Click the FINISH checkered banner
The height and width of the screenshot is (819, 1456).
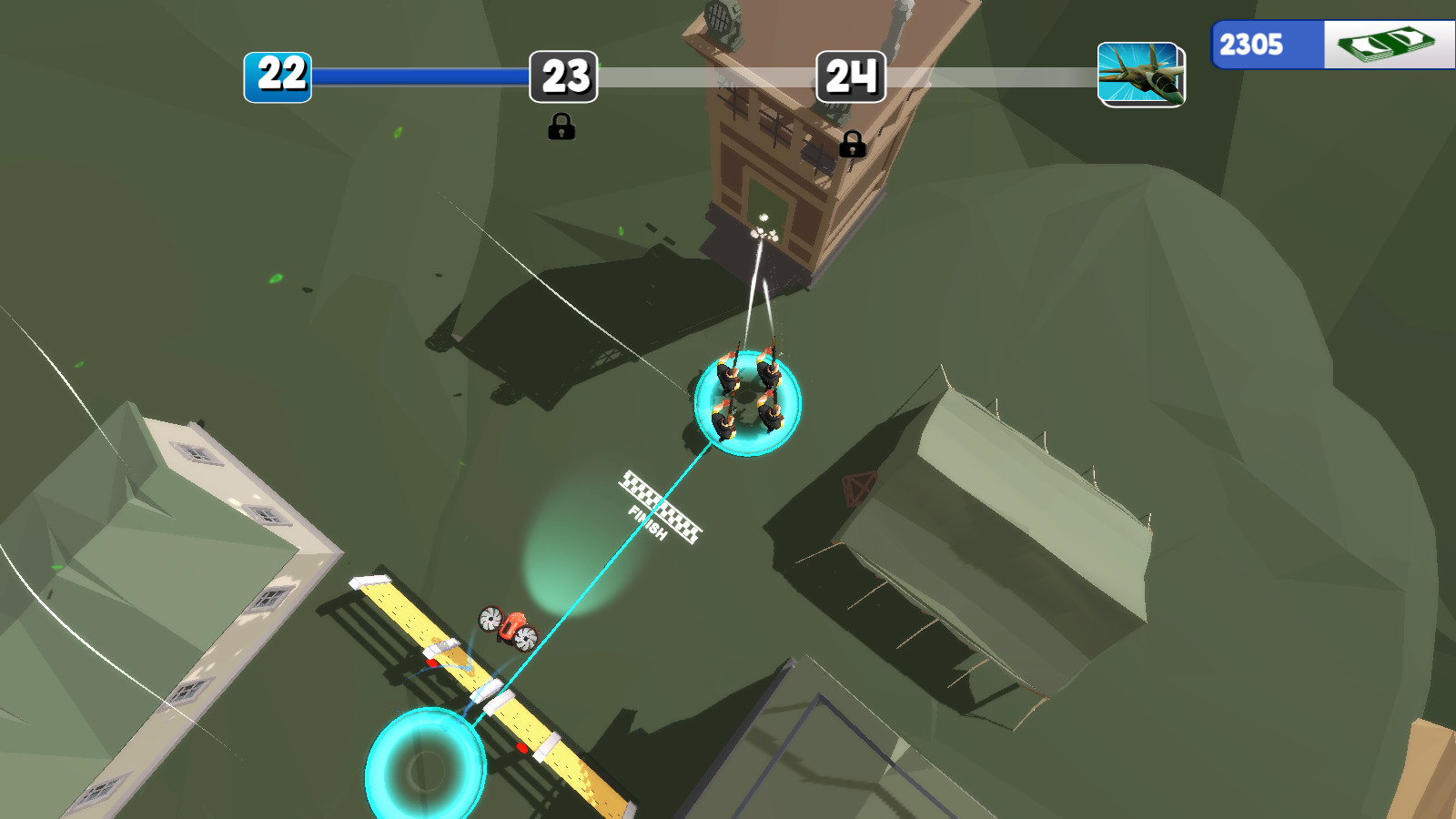[x=663, y=504]
